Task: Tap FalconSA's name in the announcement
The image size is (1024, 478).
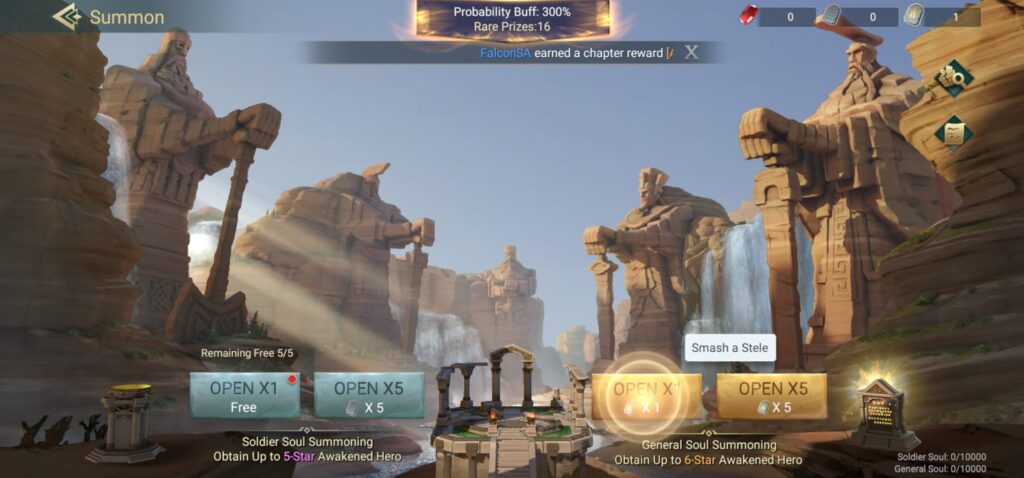Action: coord(504,53)
